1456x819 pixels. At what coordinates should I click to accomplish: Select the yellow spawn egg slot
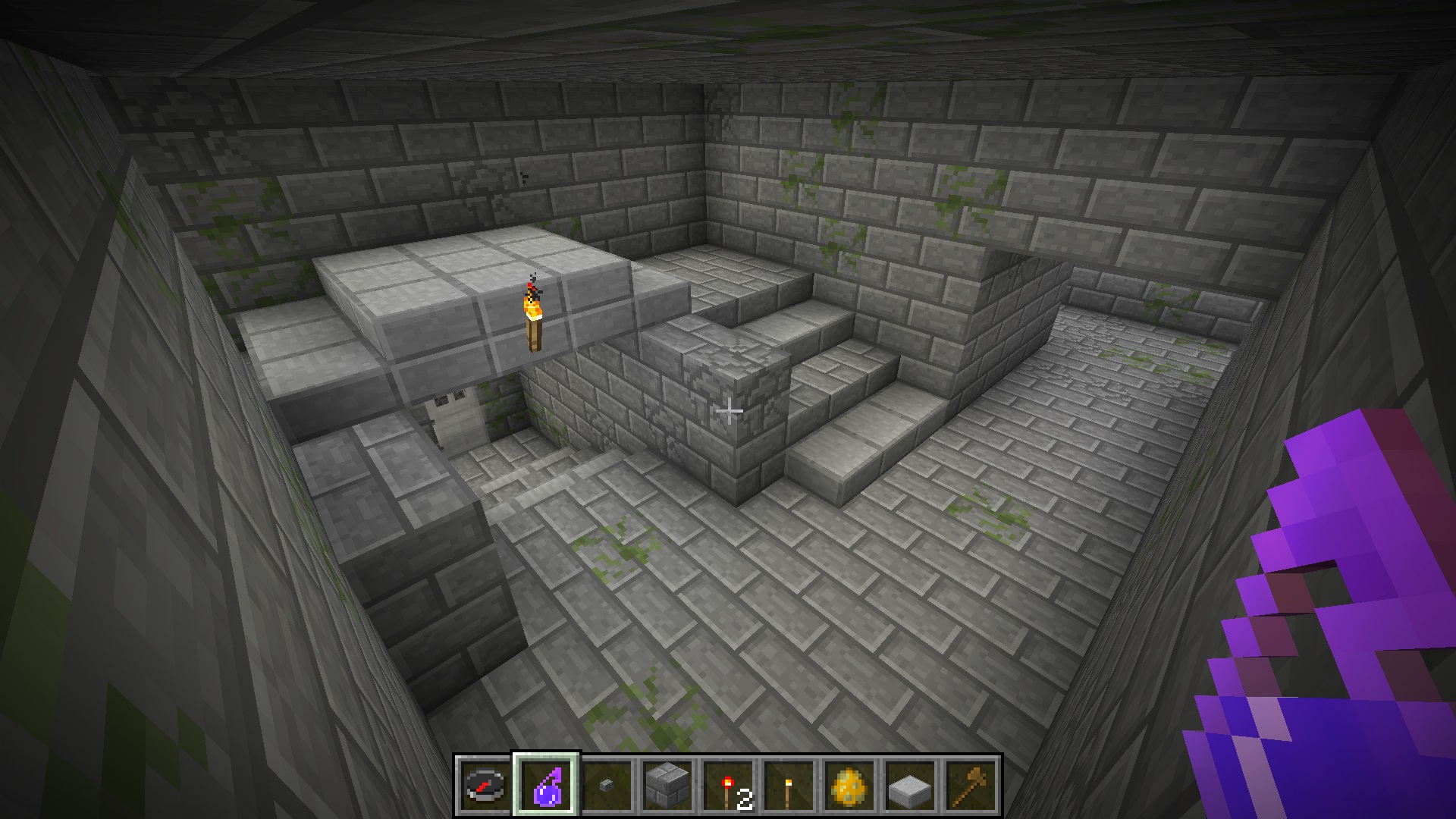pyautogui.click(x=849, y=786)
